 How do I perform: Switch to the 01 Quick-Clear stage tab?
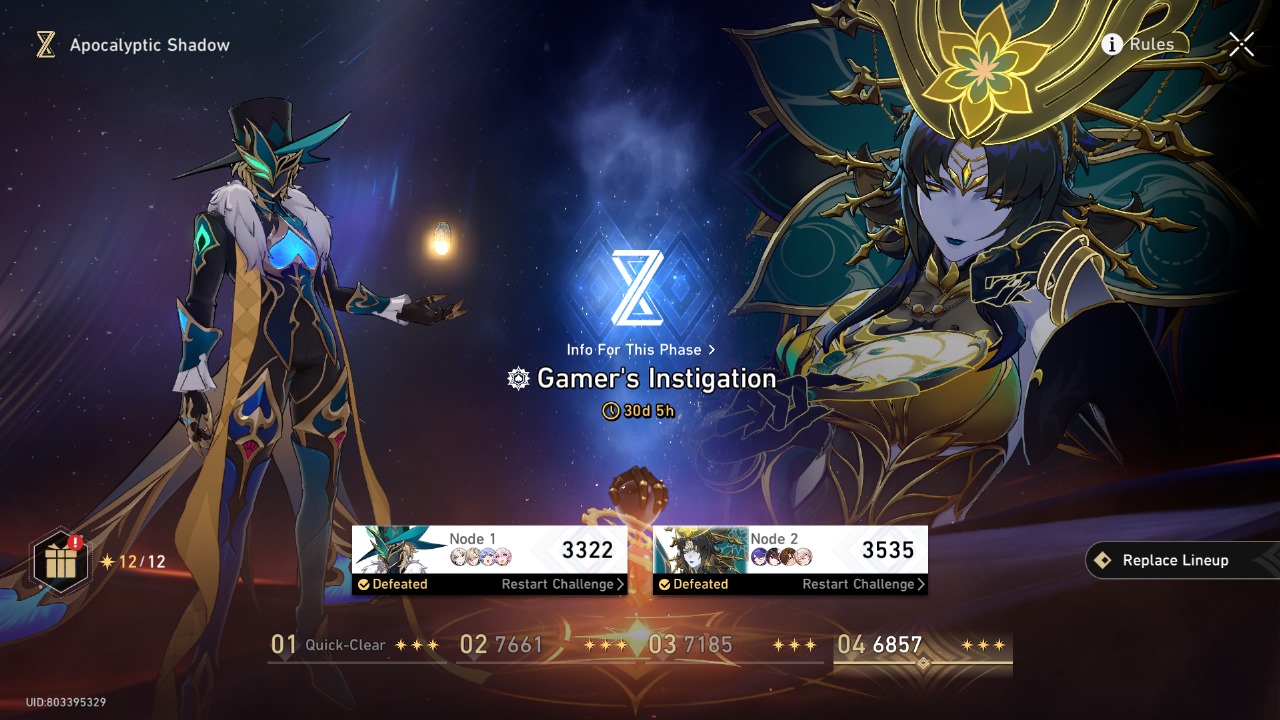(330, 645)
